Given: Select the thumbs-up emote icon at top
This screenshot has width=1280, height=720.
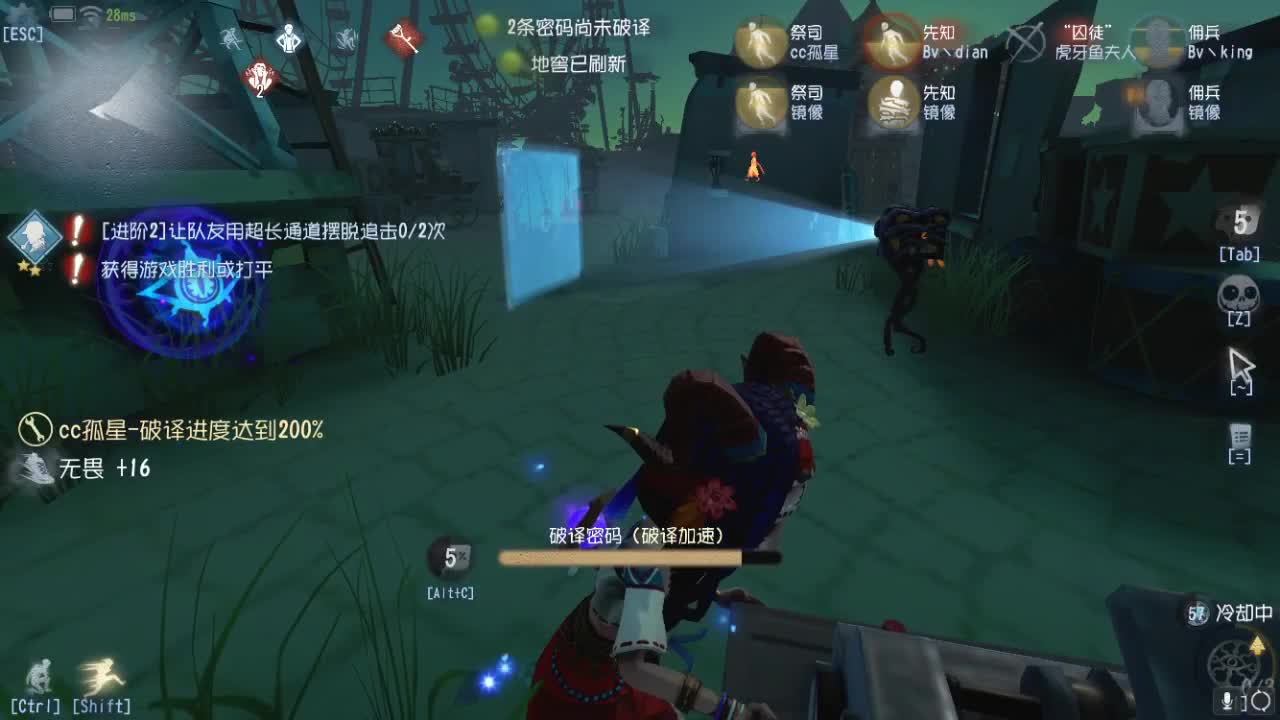Looking at the screenshot, I should (288, 40).
